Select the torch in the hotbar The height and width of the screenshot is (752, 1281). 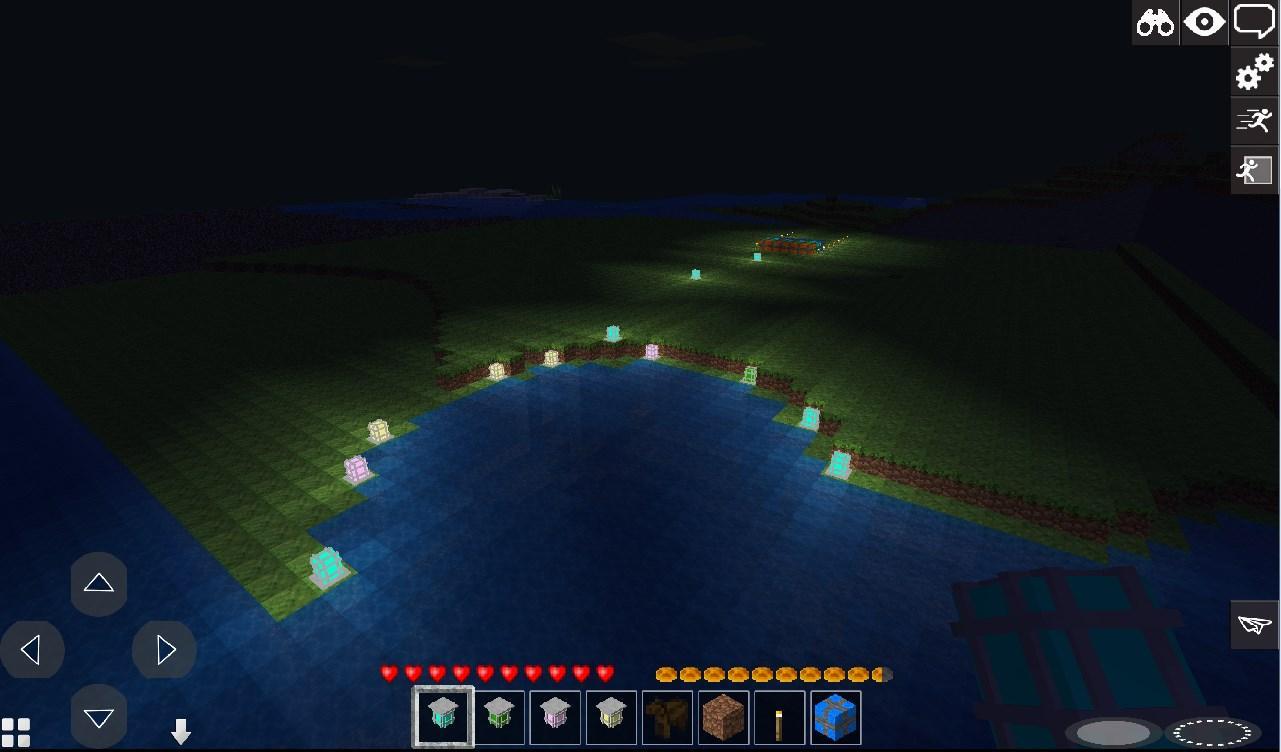779,717
